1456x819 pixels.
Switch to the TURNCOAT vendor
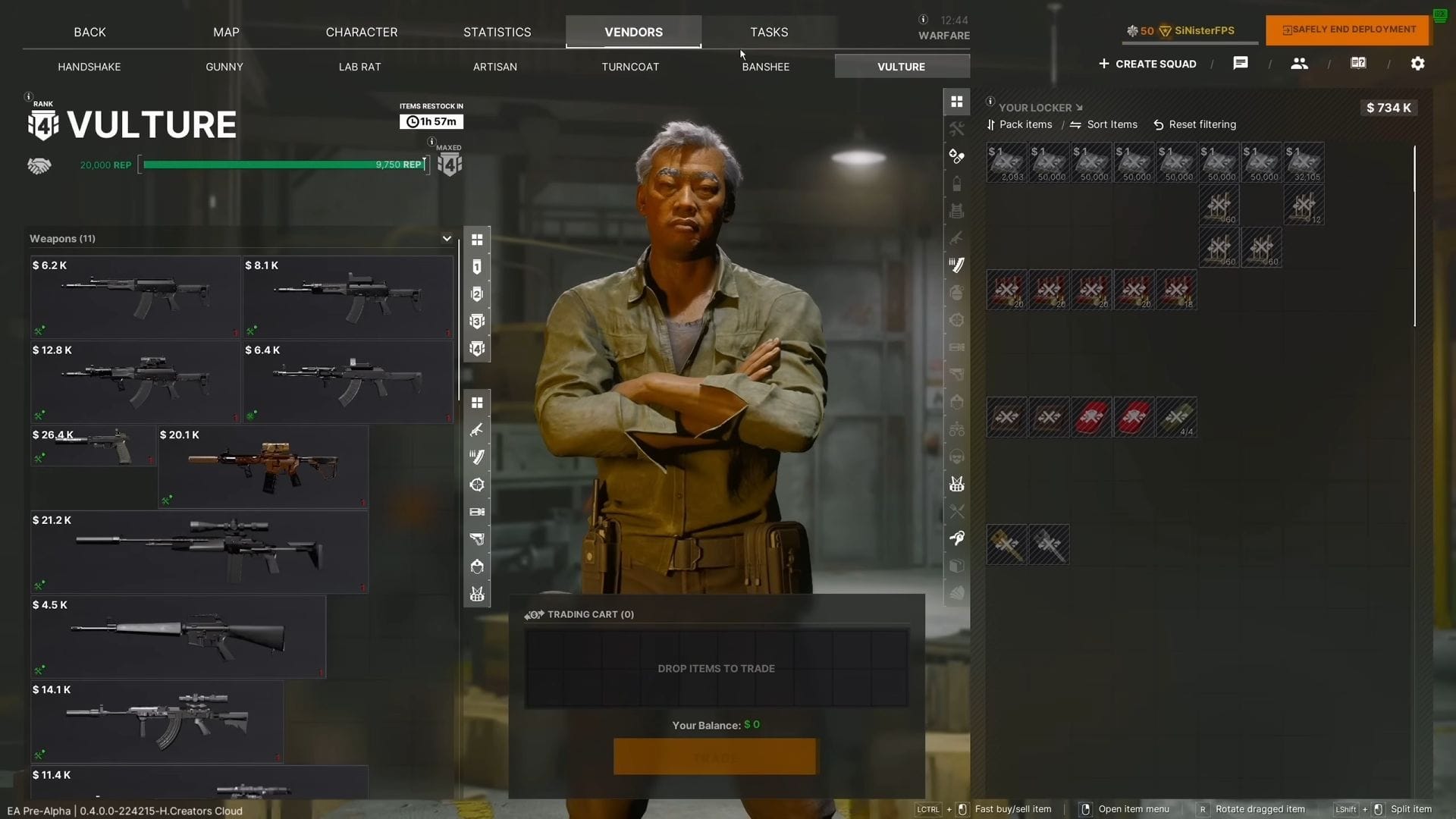click(630, 67)
